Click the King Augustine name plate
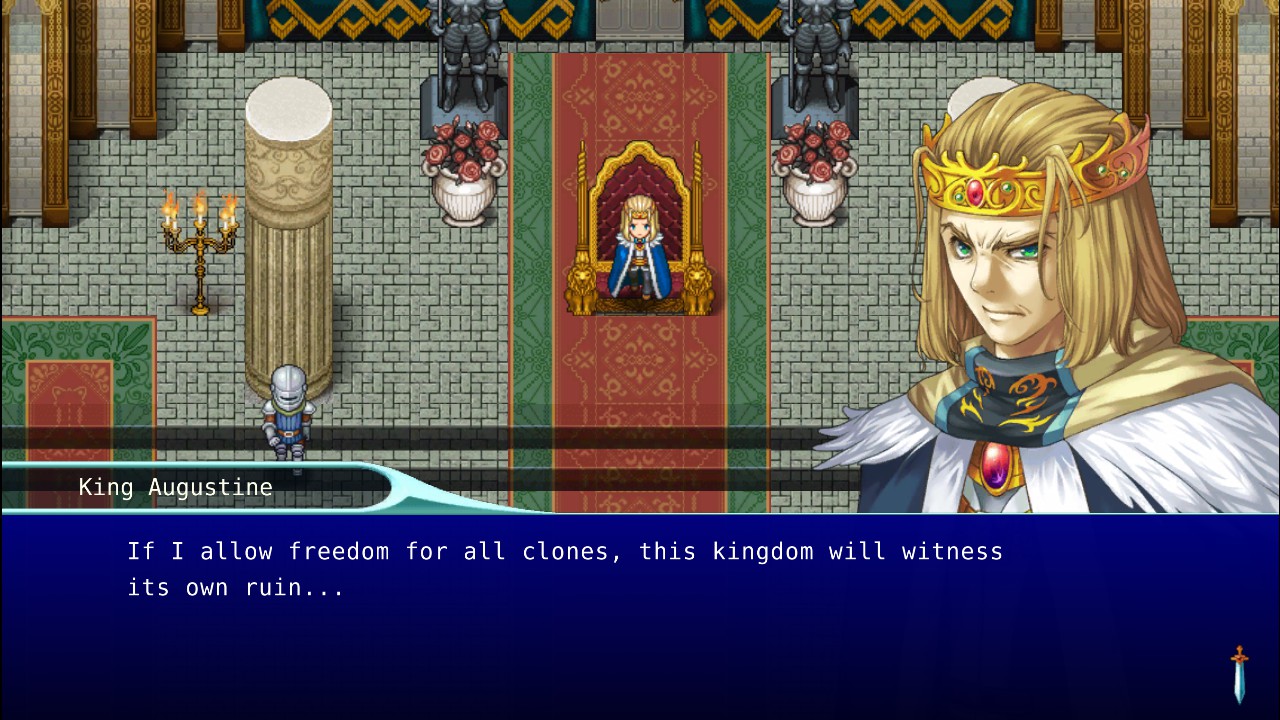This screenshot has width=1280, height=720. 175,487
